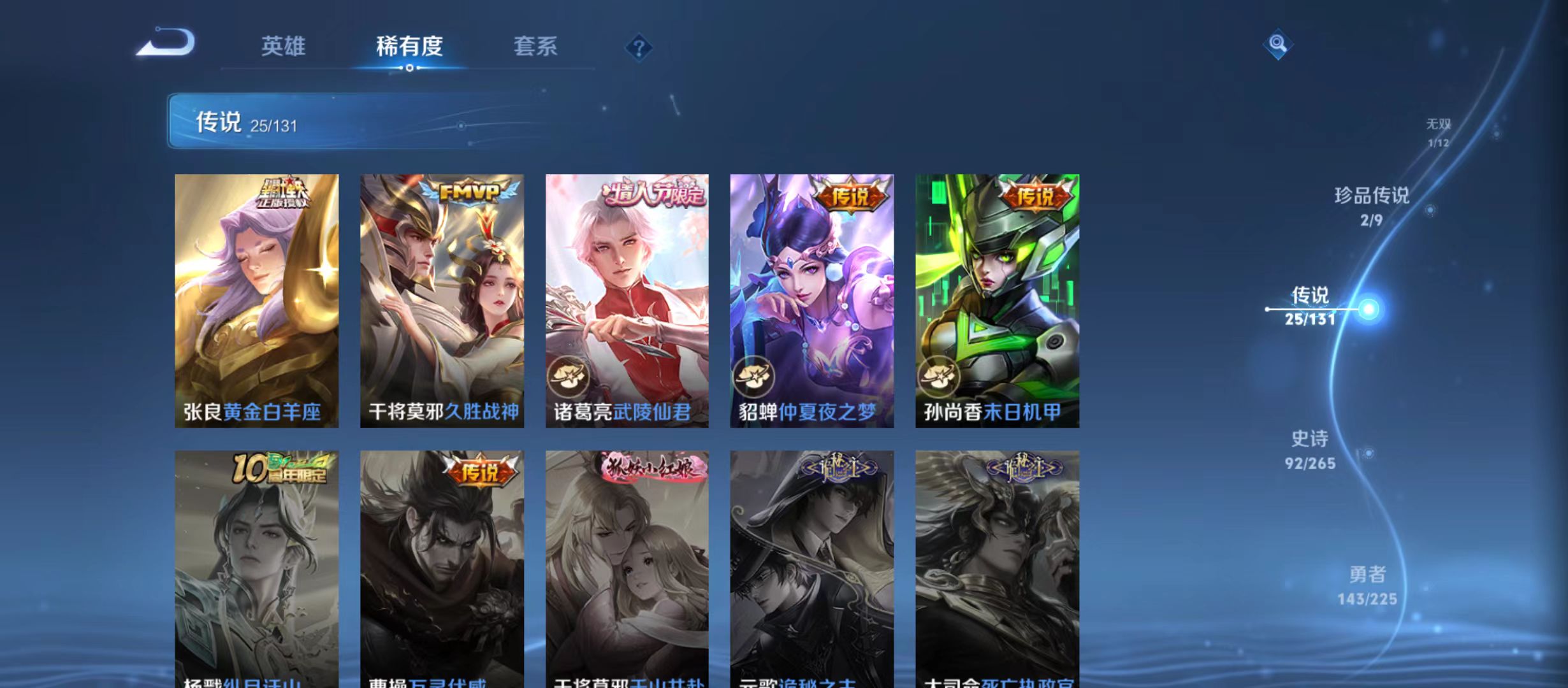1568x688 pixels.
Task: Switch to the 英雄 tab
Action: click(283, 47)
